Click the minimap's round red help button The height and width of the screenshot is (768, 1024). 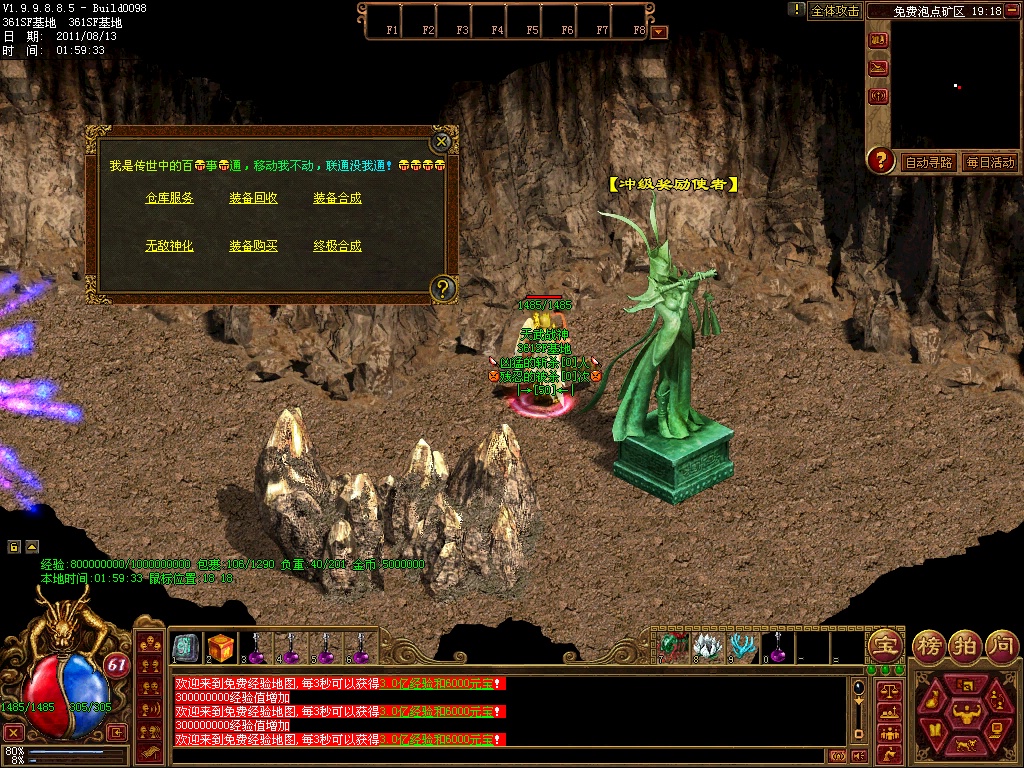(880, 160)
